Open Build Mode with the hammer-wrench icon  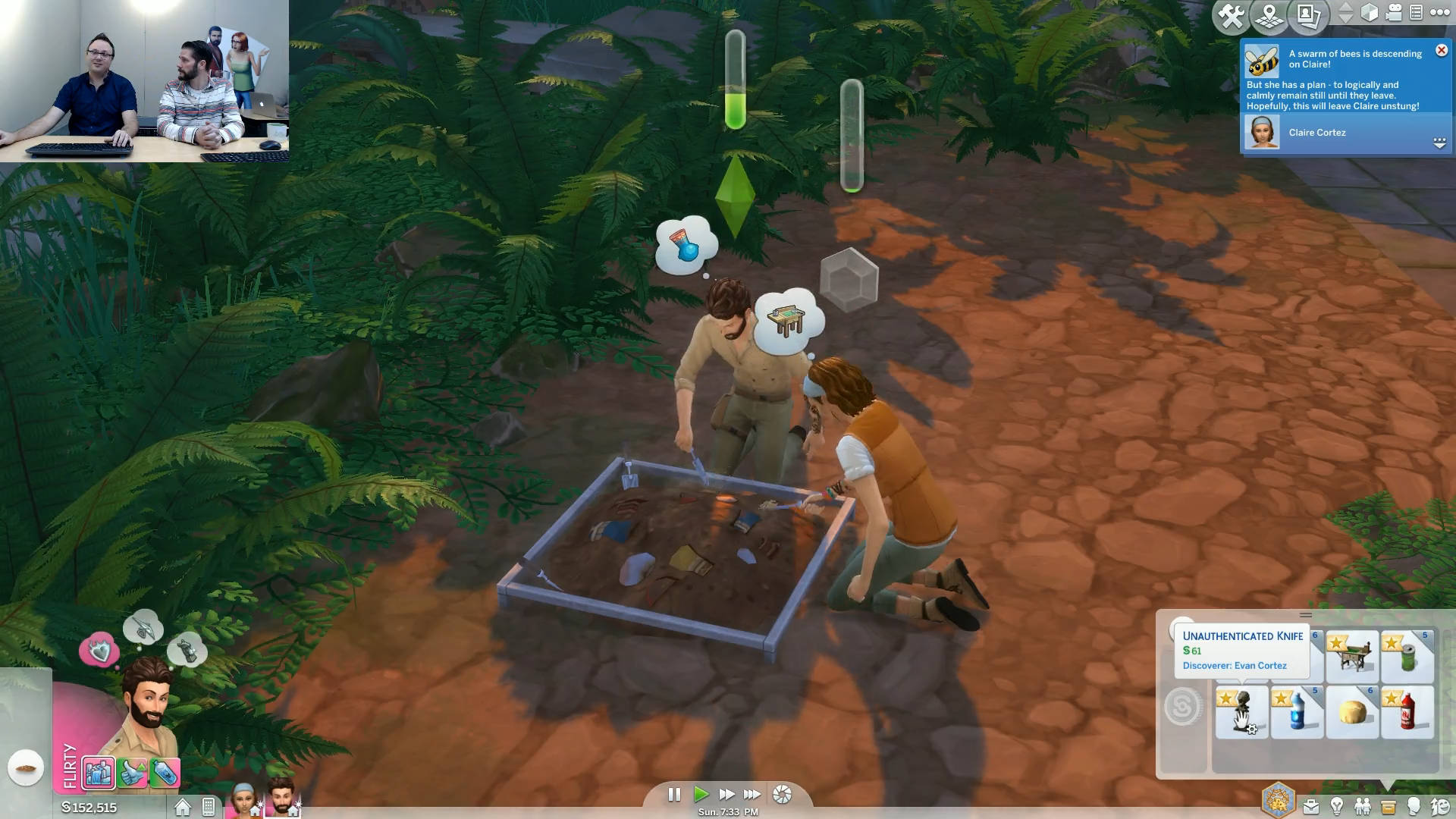coord(1231,15)
